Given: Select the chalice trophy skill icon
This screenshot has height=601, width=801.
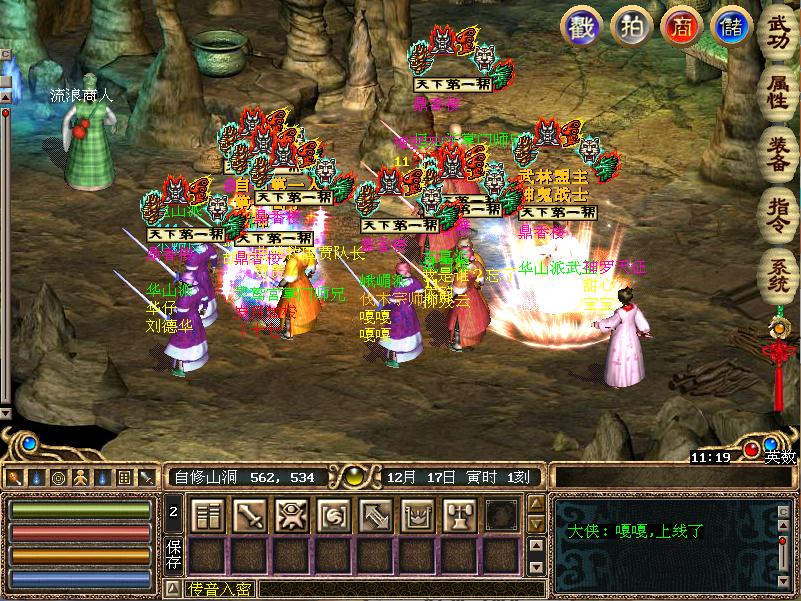Looking at the screenshot, I should click(x=458, y=515).
